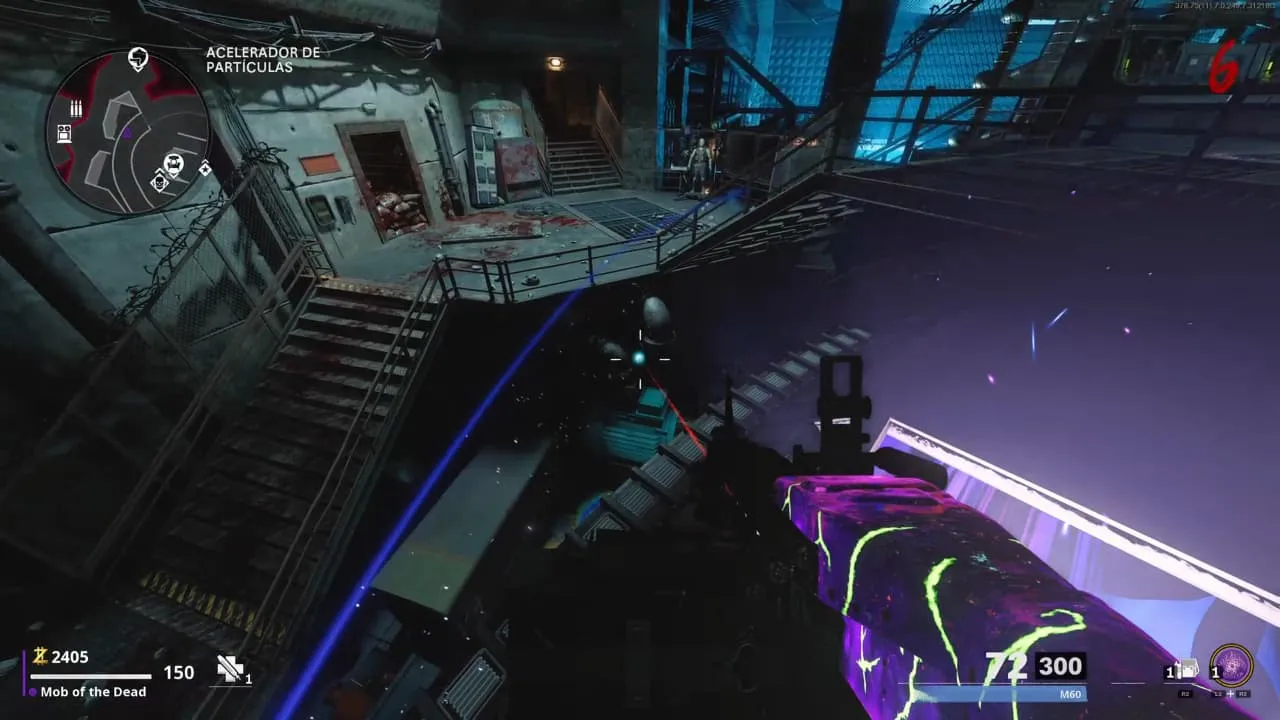Image resolution: width=1280 pixels, height=720 pixels.
Task: Select the skull diamond marker on the minimap
Action: pos(159,182)
